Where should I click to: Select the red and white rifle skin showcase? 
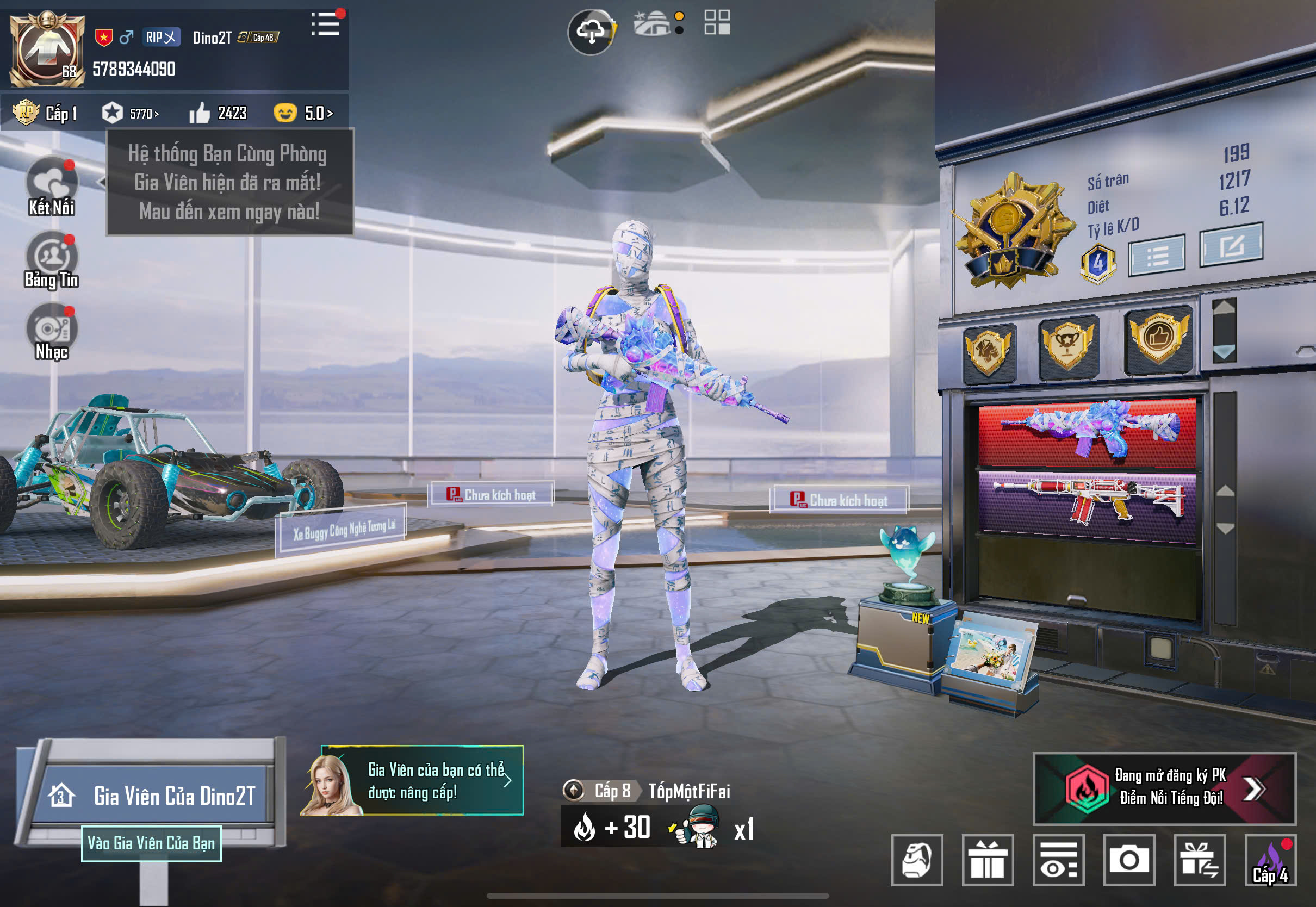click(1087, 503)
